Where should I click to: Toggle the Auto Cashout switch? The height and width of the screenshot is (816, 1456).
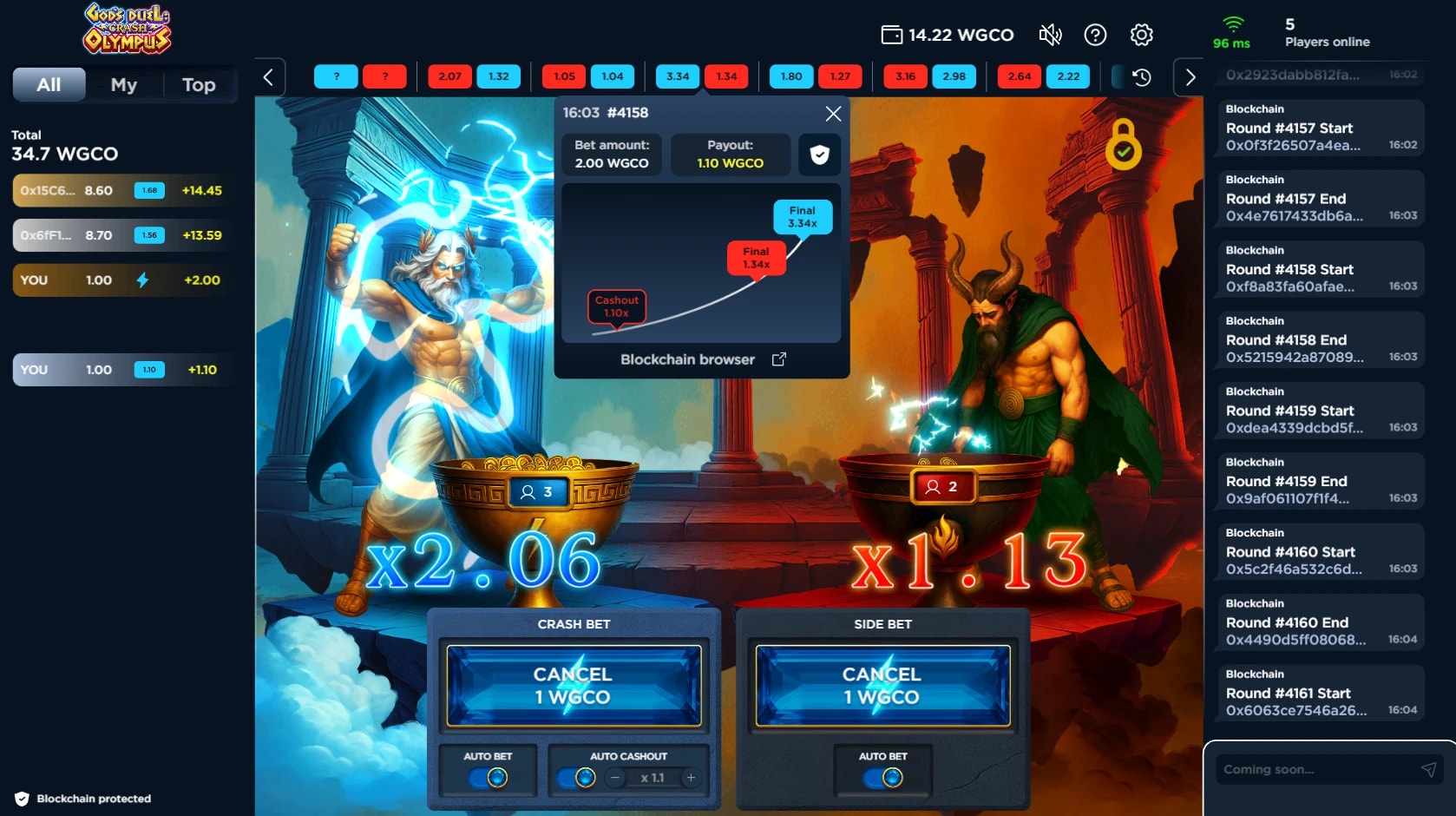coord(577,778)
